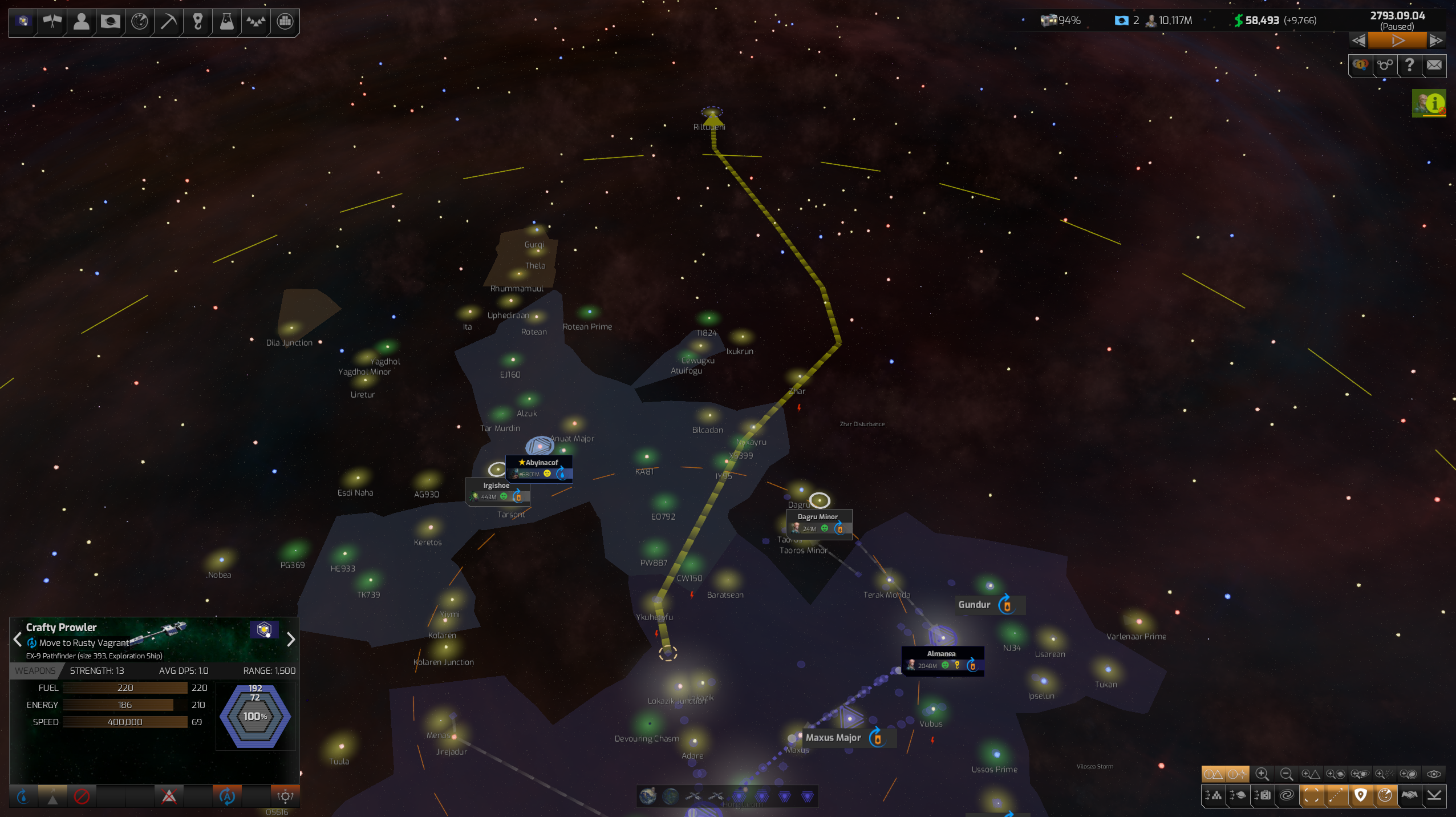Select previous ship with left arrow

coord(17,640)
